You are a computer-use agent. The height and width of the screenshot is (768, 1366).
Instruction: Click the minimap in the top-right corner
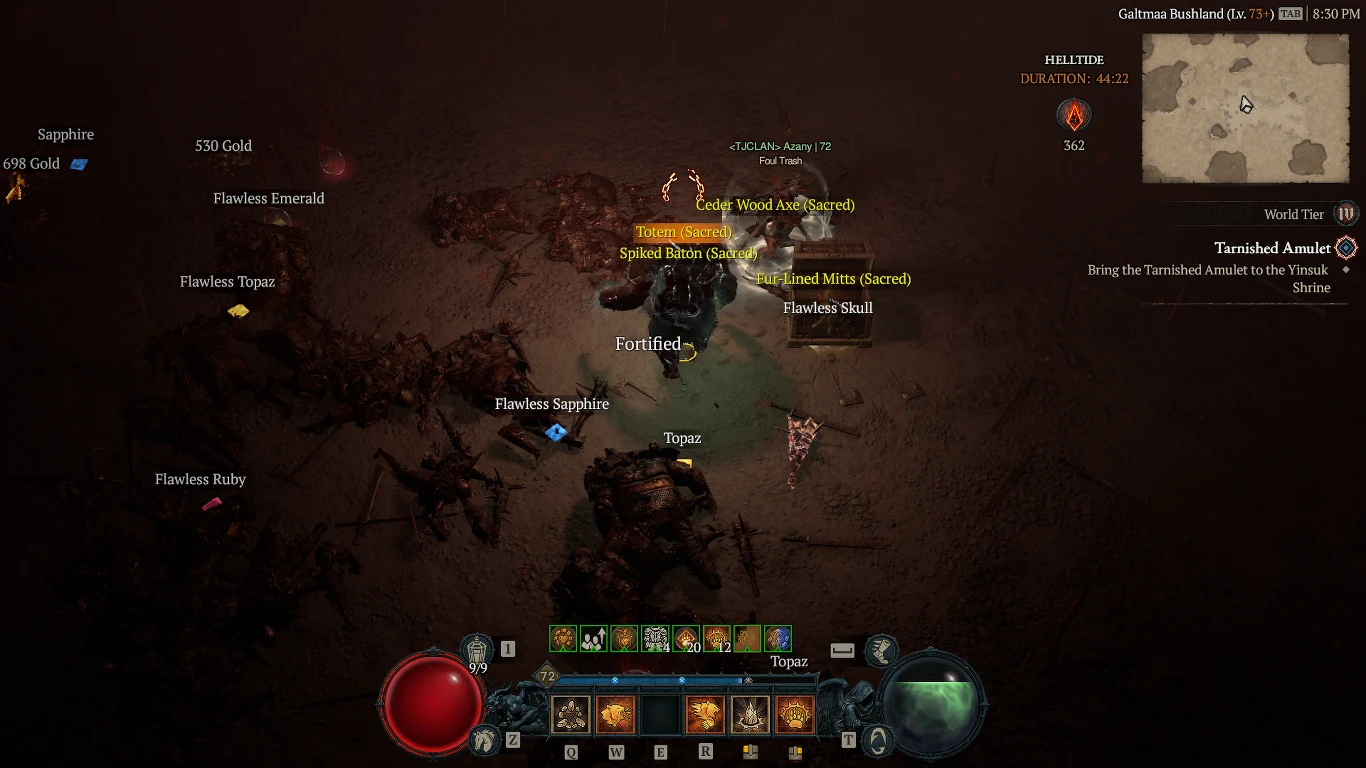pos(1245,108)
